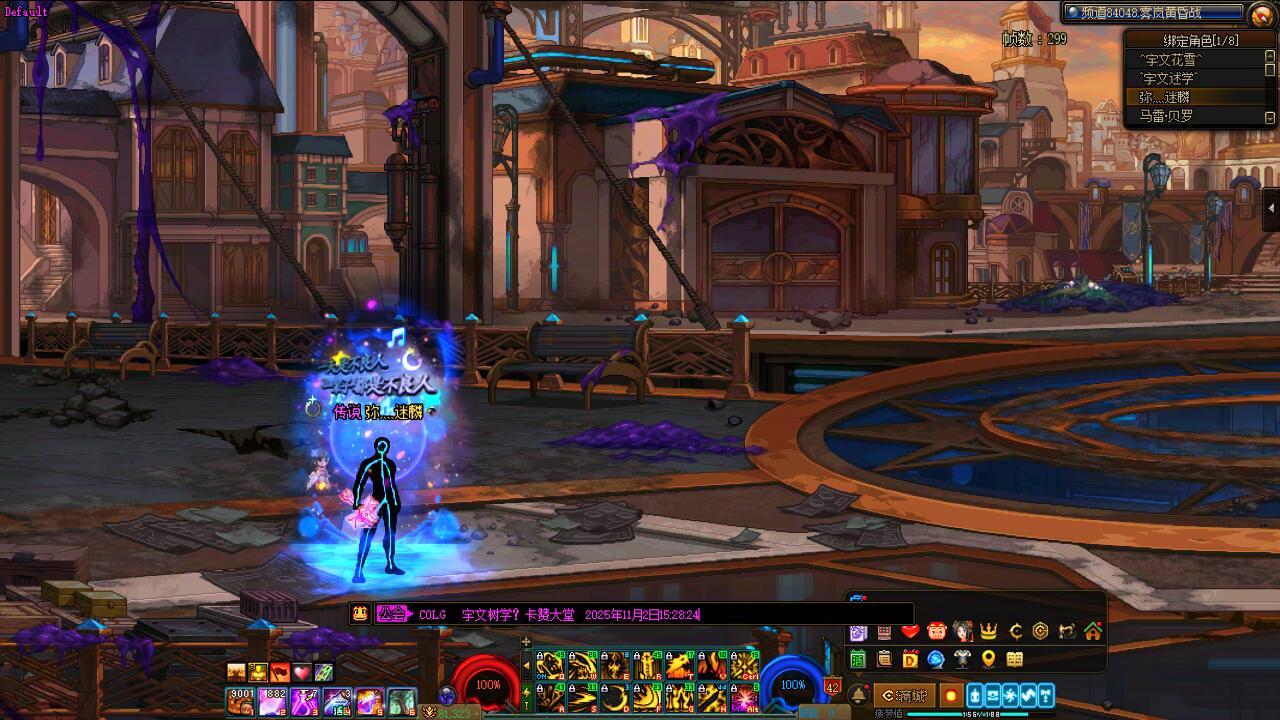Open the yellow map pin icon
The height and width of the screenshot is (720, 1280).
pos(989,659)
